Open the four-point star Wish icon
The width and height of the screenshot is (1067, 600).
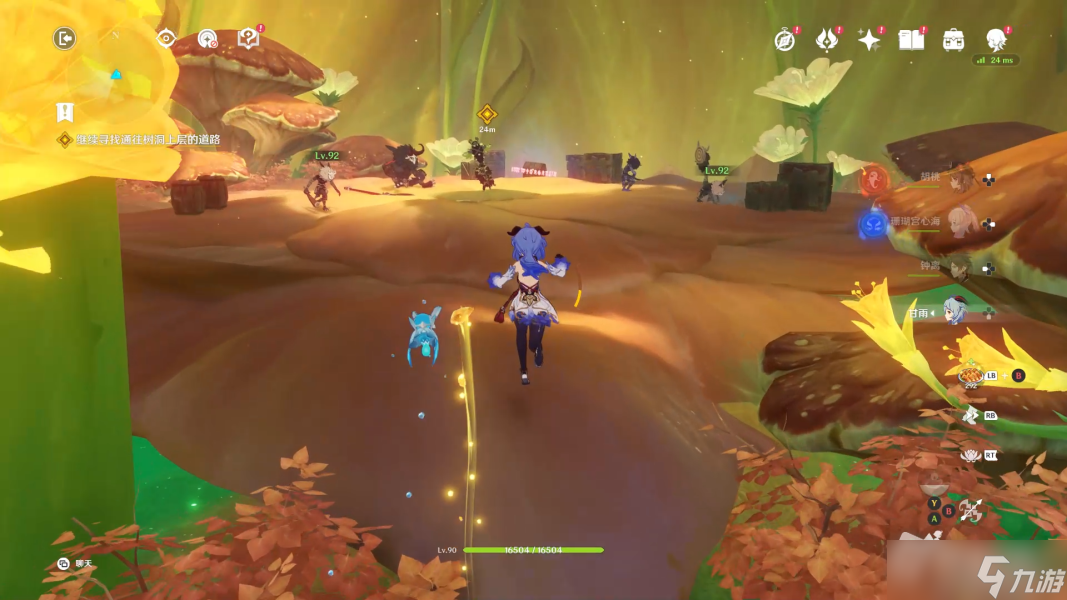pyautogui.click(x=869, y=40)
